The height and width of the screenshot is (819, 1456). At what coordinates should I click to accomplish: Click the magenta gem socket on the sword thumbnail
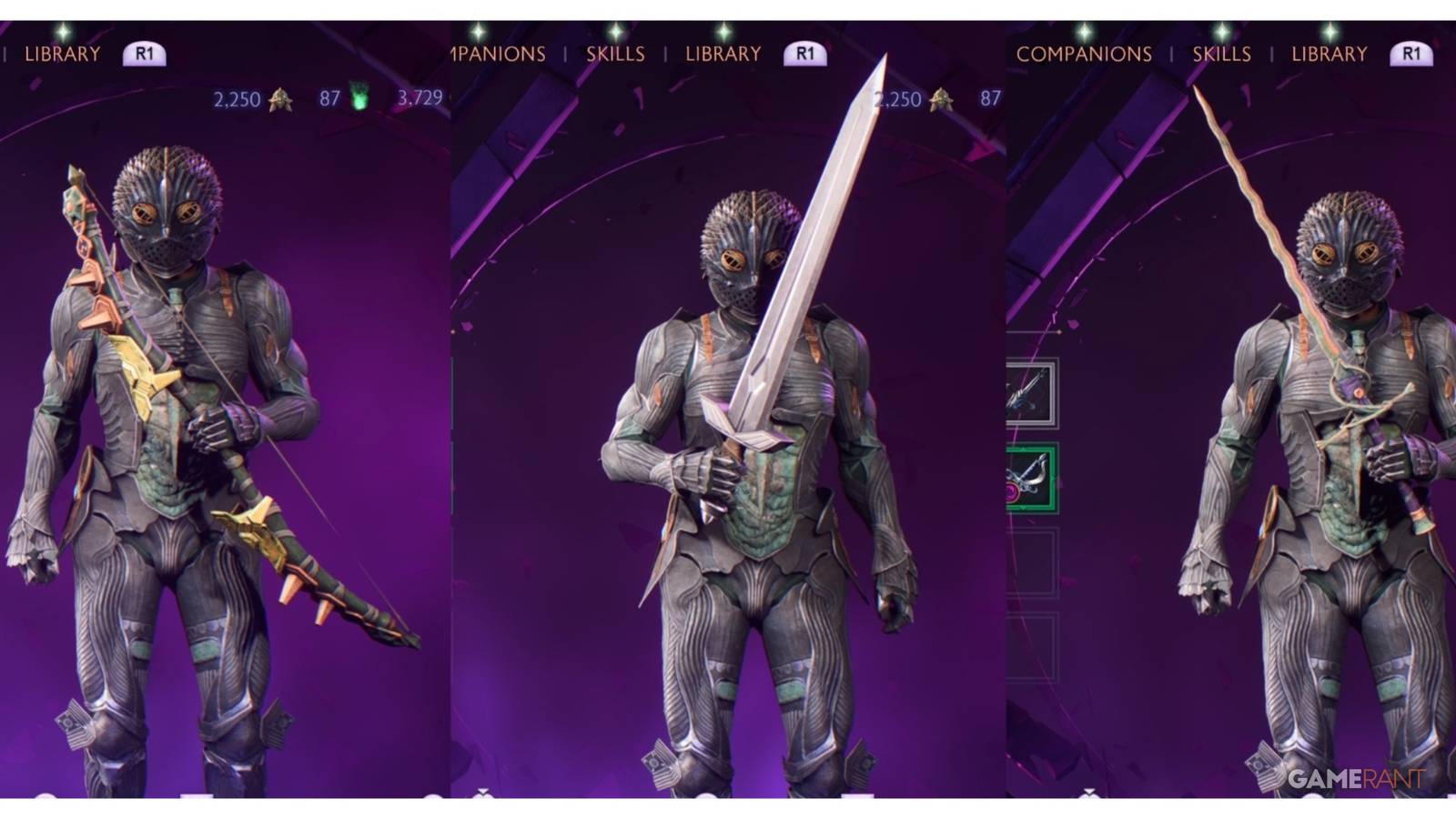click(x=1011, y=490)
